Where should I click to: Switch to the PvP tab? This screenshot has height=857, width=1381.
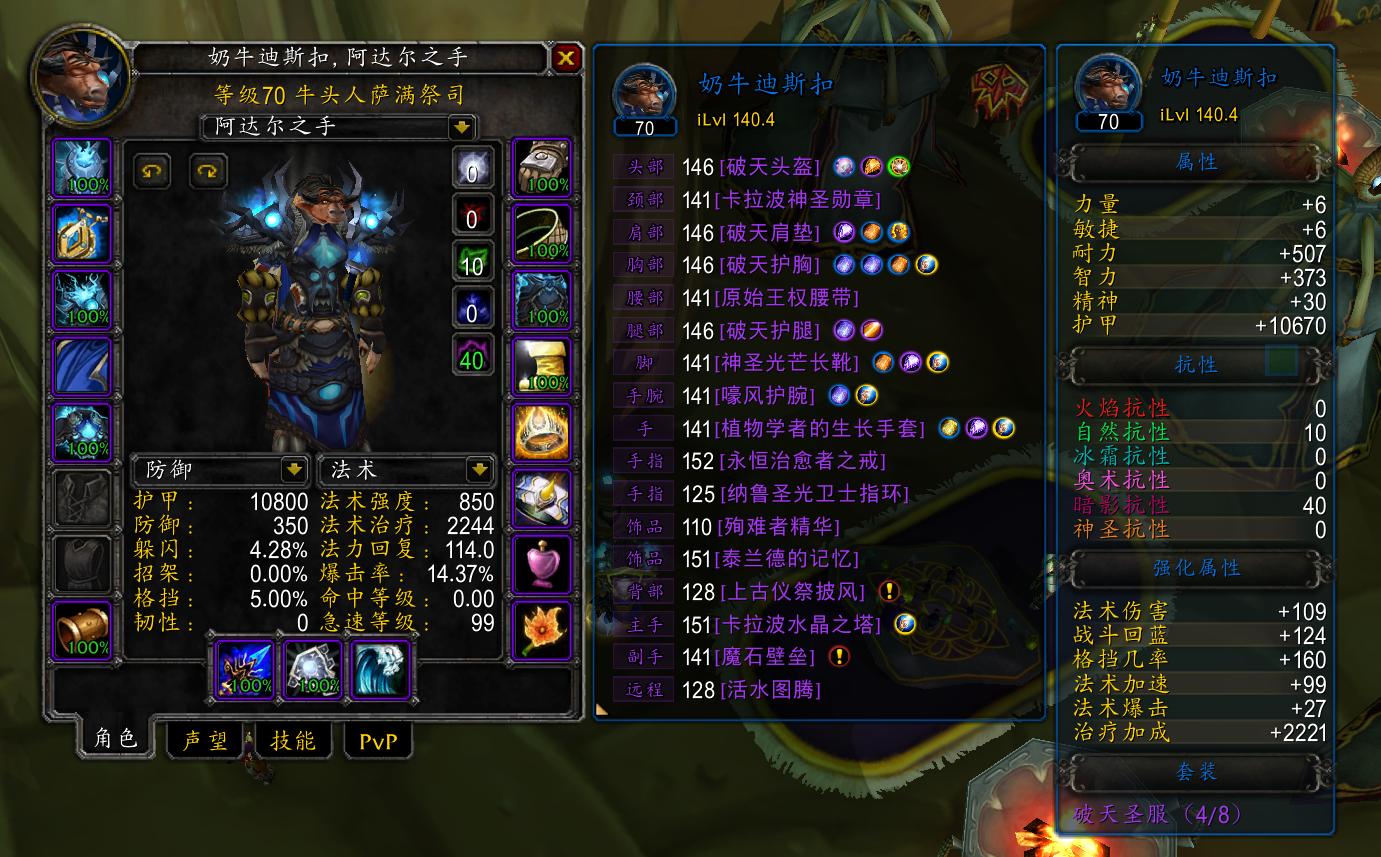378,742
